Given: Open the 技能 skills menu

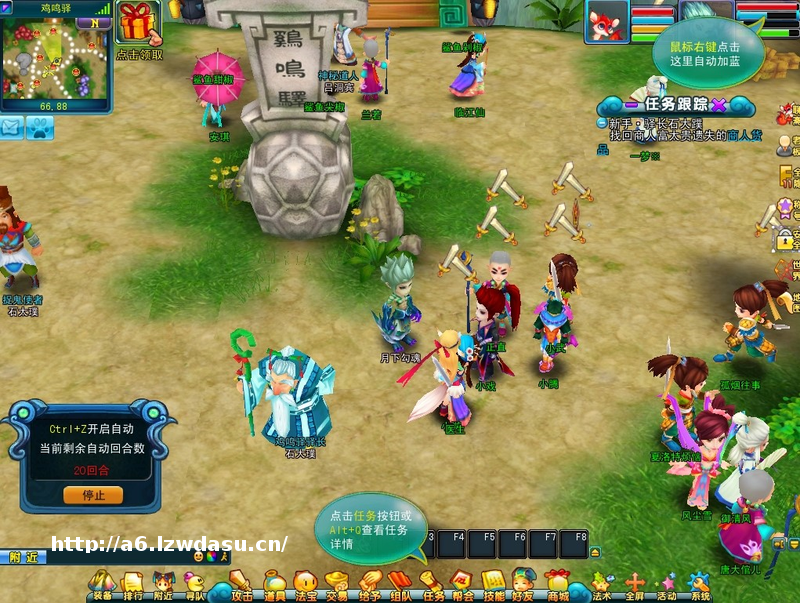Looking at the screenshot, I should click(493, 583).
